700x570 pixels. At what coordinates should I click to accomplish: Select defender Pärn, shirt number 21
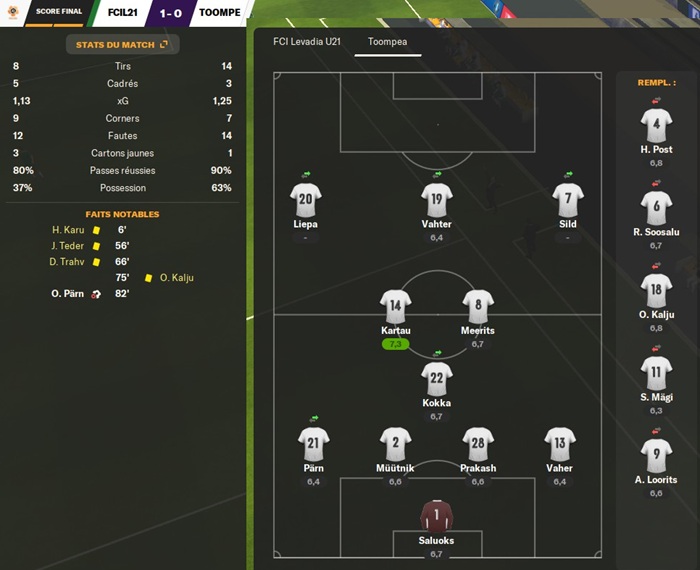(x=313, y=446)
